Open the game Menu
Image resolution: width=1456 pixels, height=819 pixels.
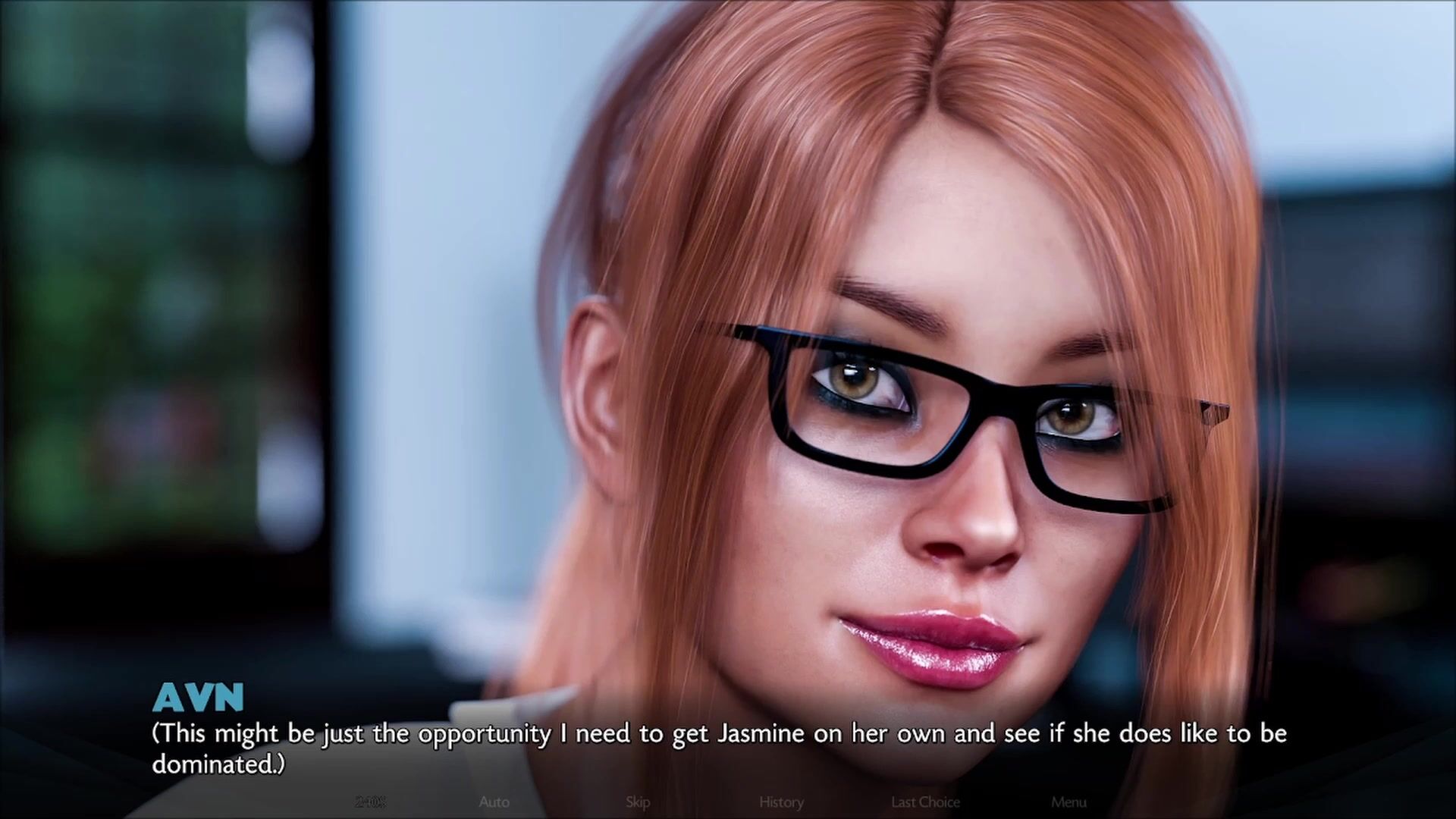point(1068,802)
